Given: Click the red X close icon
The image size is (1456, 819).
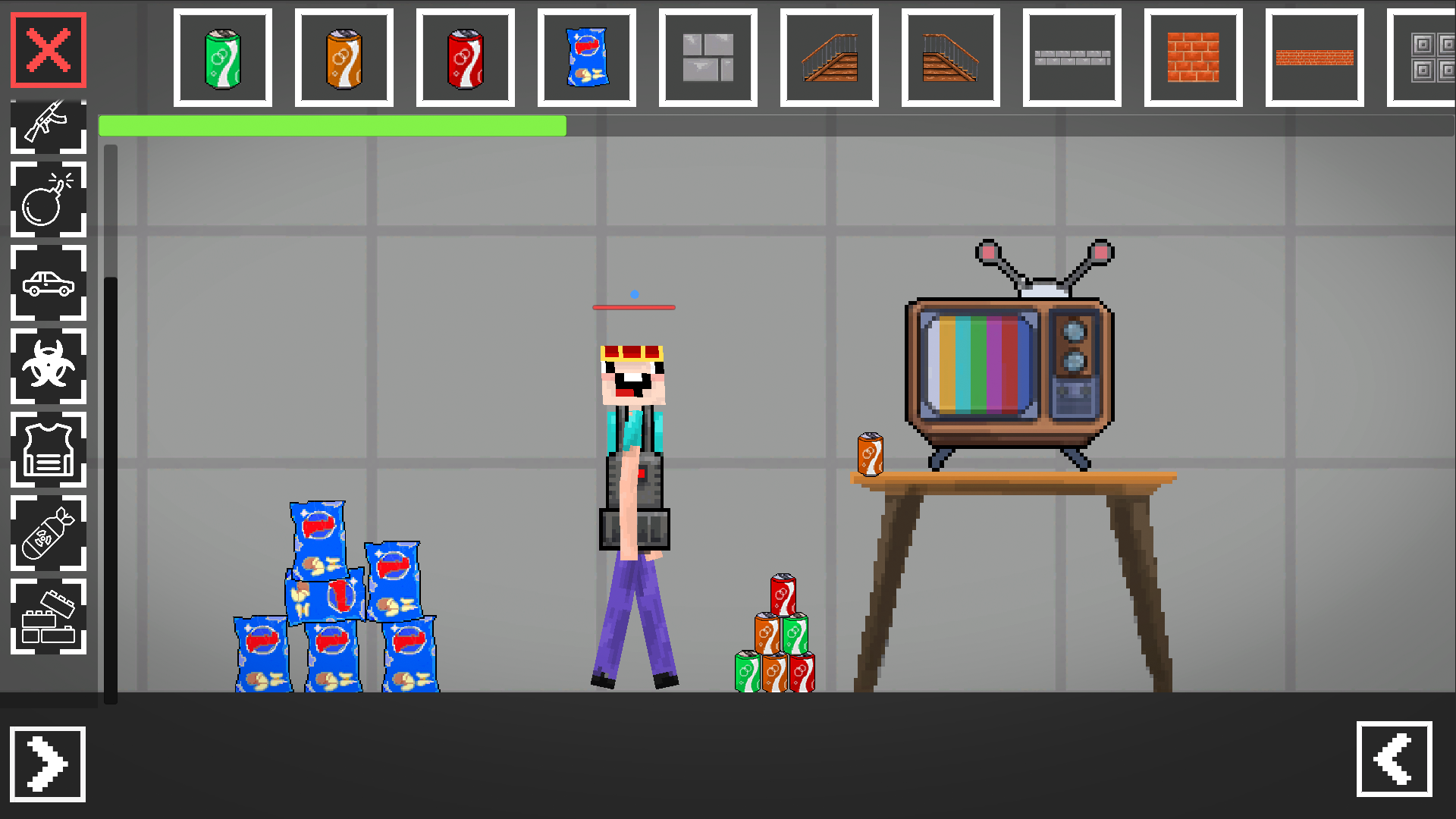Looking at the screenshot, I should pyautogui.click(x=48, y=51).
